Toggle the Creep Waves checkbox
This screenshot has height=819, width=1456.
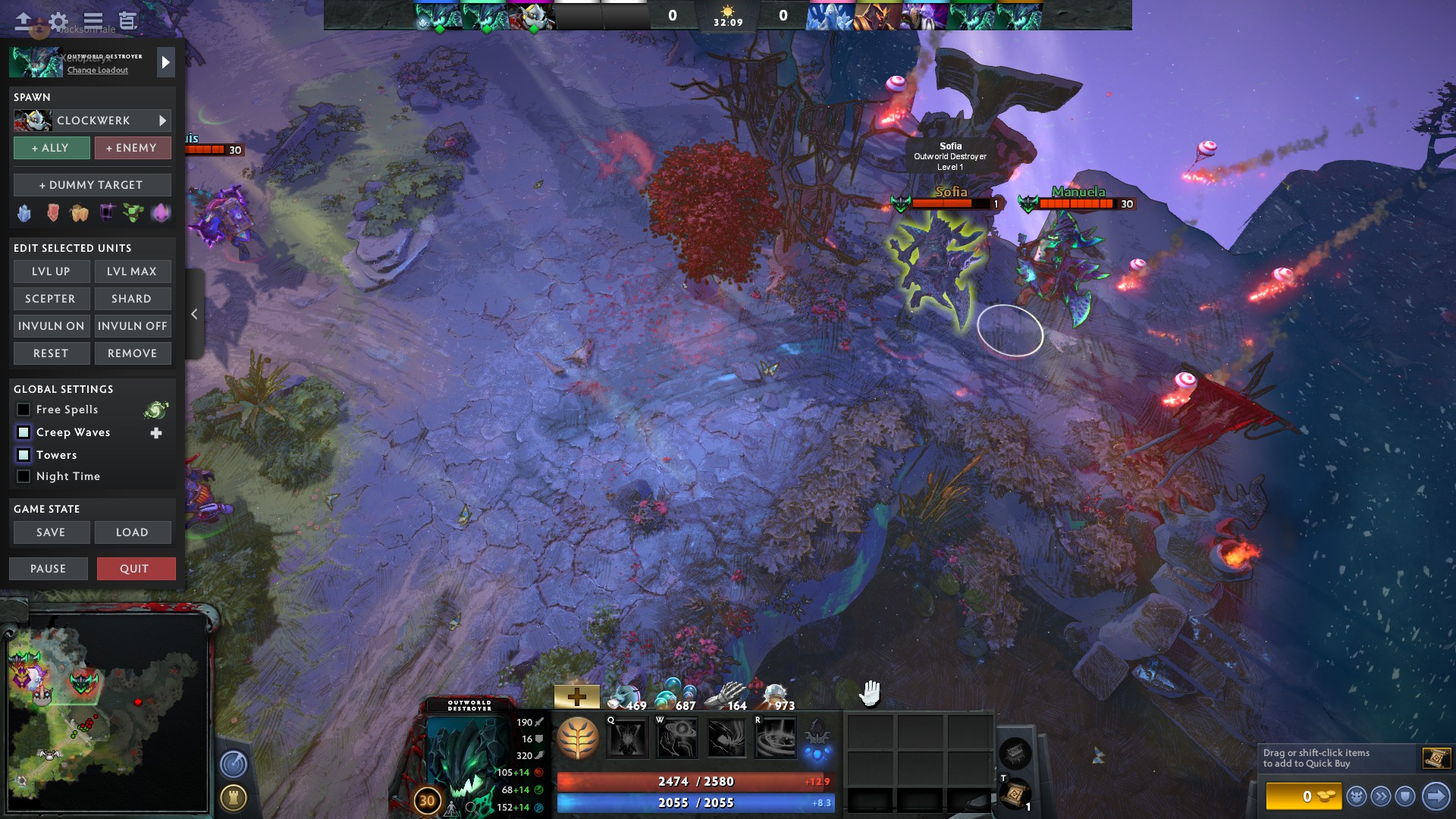(24, 432)
